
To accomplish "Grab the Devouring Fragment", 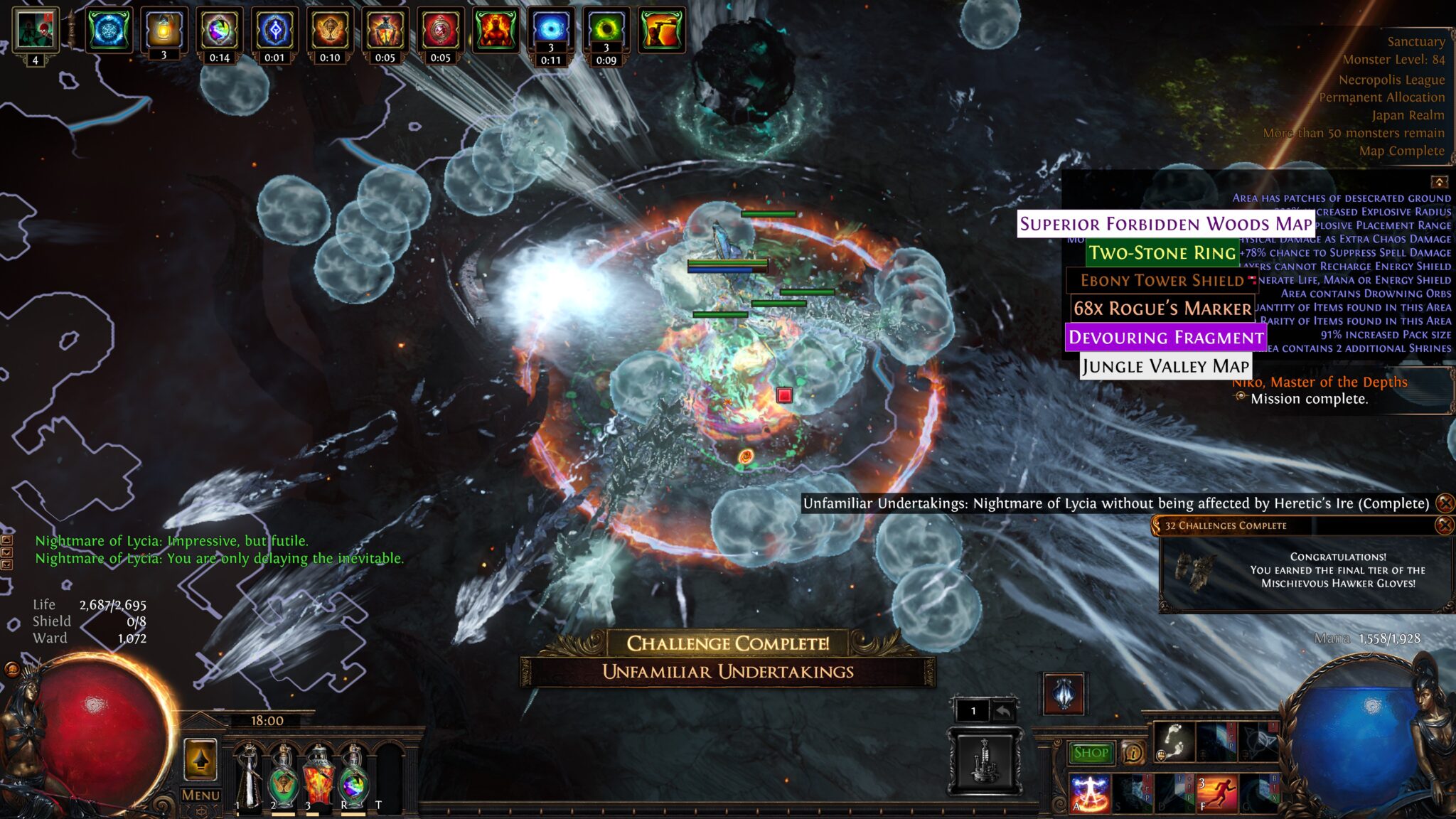I will 1165,337.
